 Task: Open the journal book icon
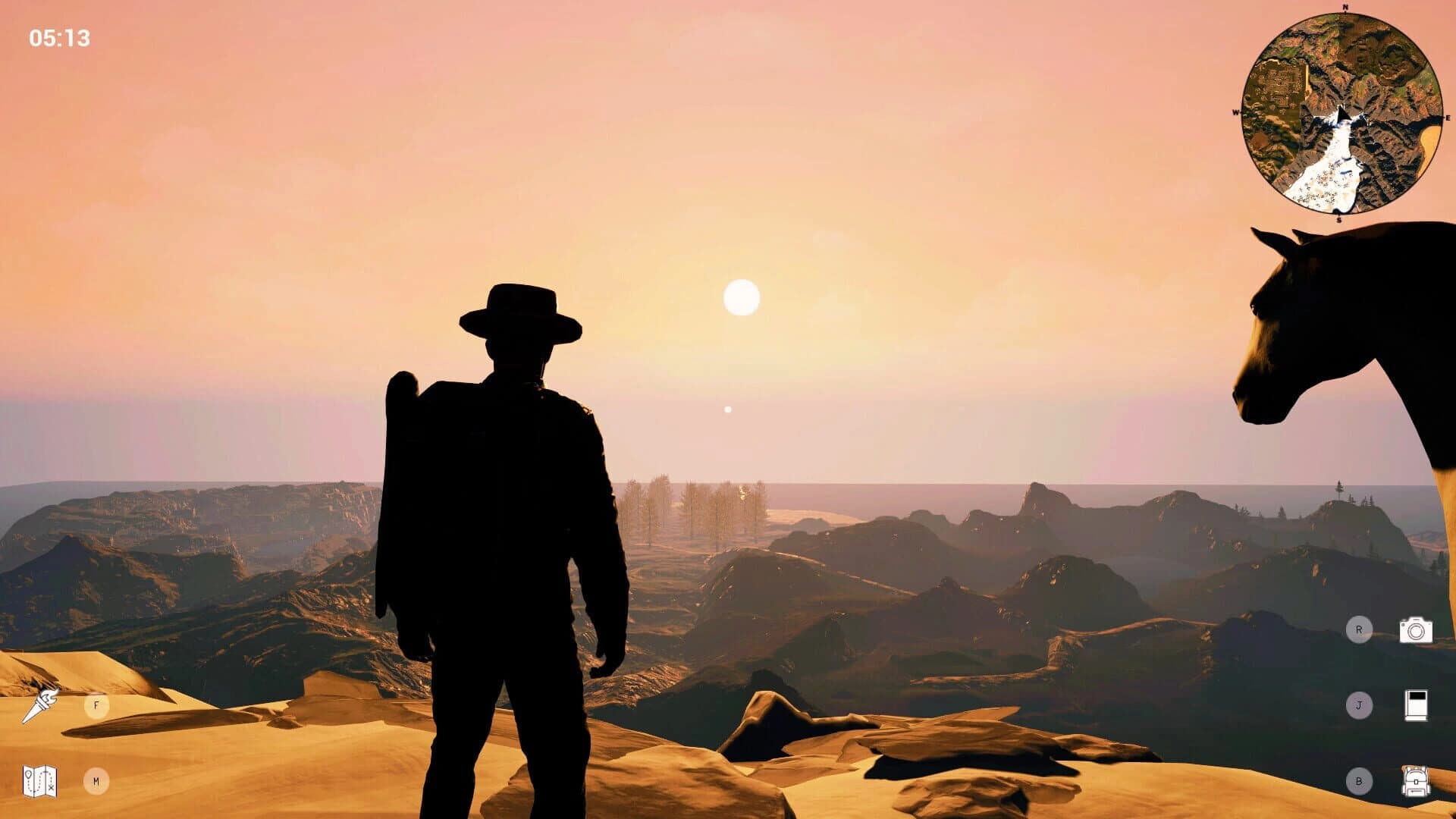coord(1415,705)
